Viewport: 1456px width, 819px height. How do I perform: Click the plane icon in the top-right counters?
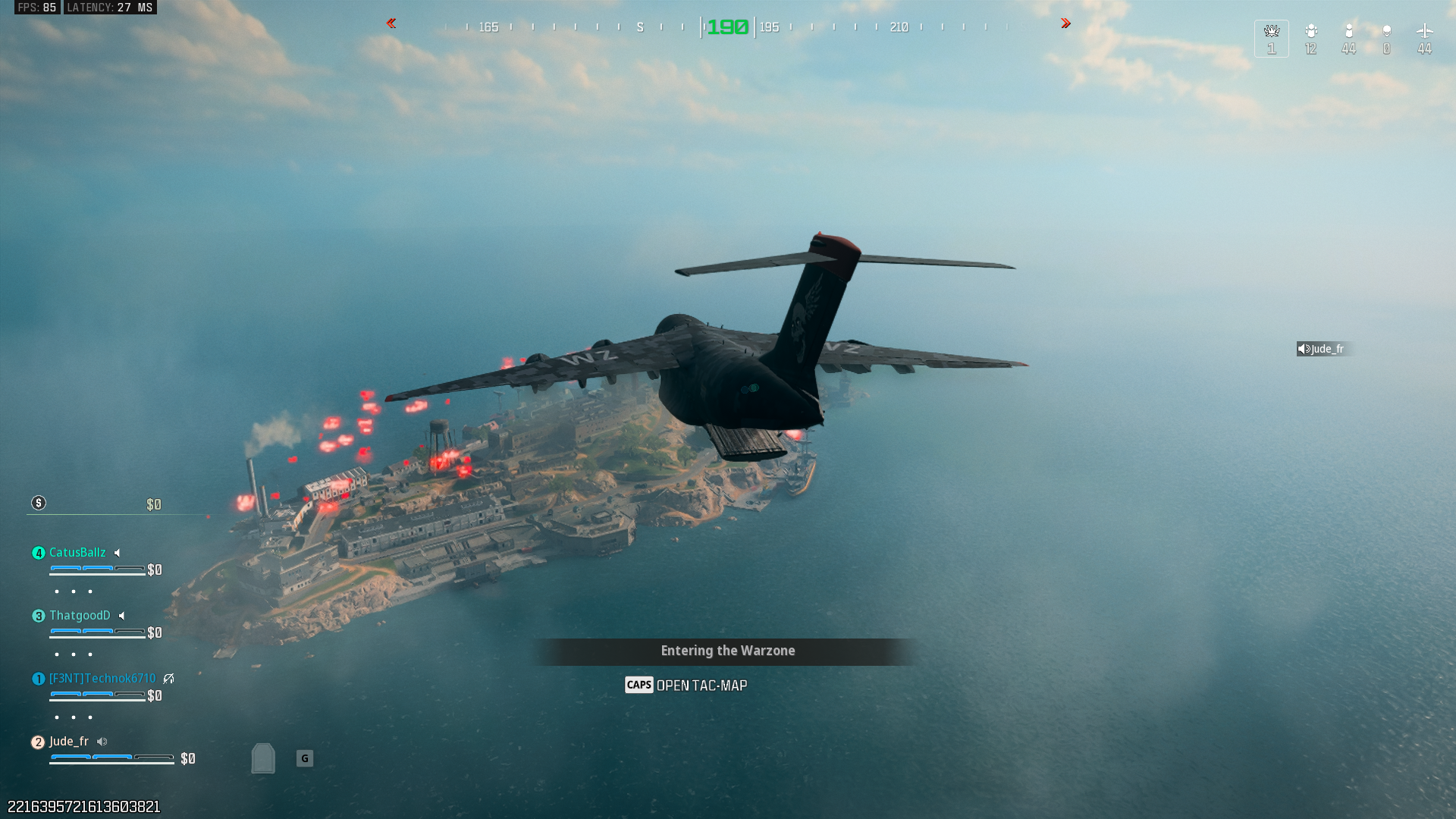pos(1424,31)
